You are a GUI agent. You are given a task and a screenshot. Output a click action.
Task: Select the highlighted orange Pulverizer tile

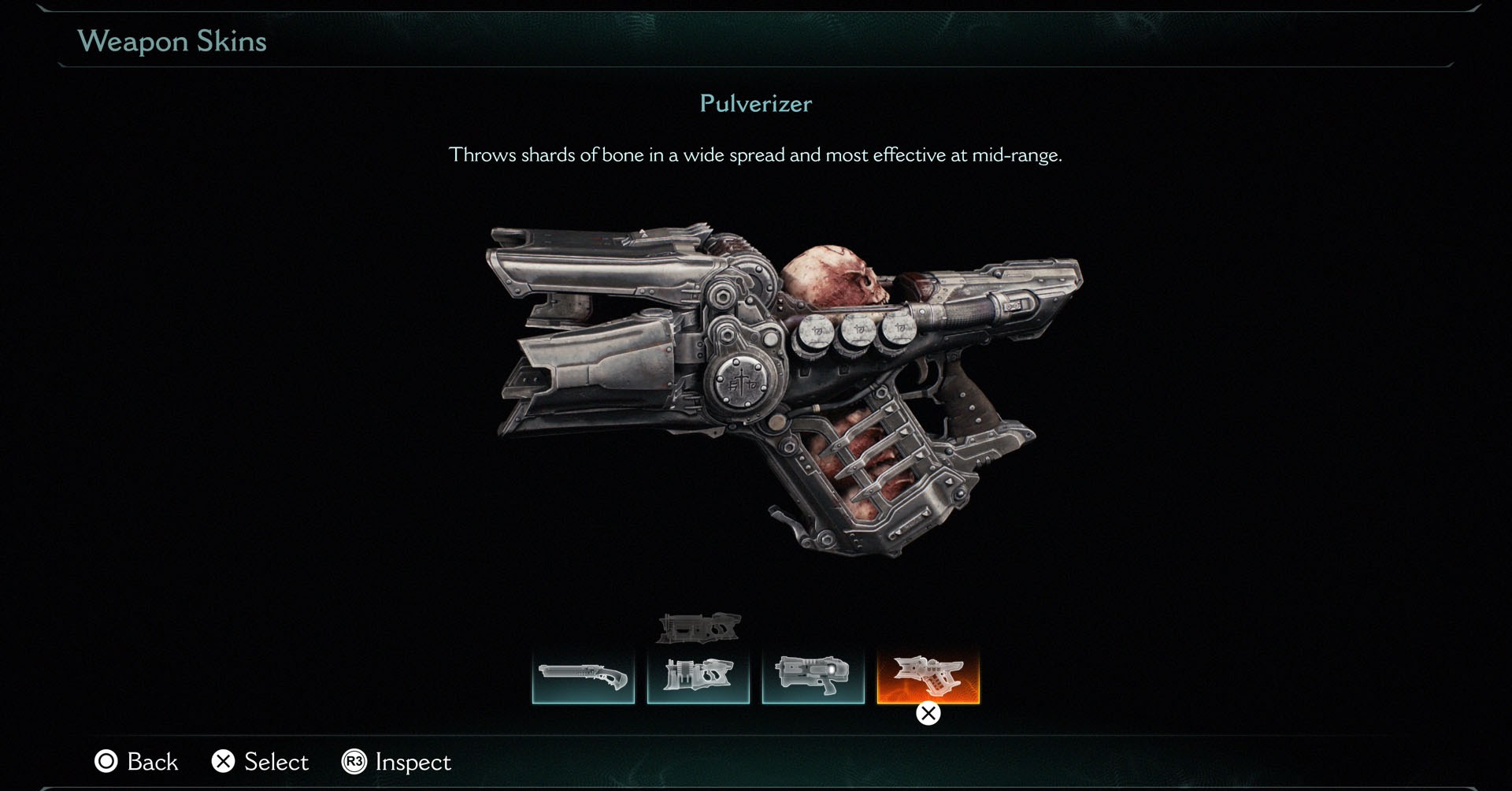(x=928, y=677)
